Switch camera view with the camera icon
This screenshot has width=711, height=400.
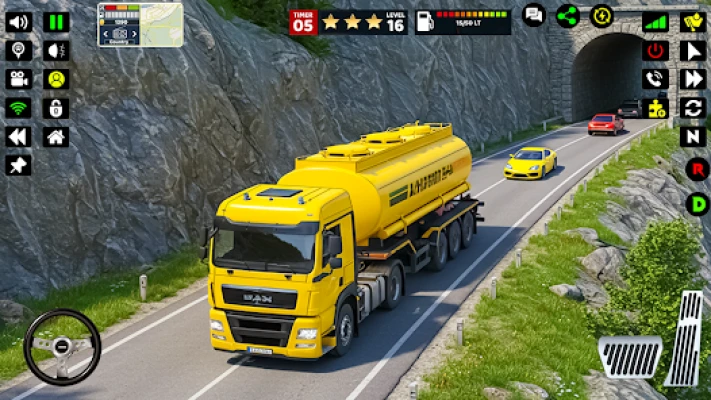(19, 79)
